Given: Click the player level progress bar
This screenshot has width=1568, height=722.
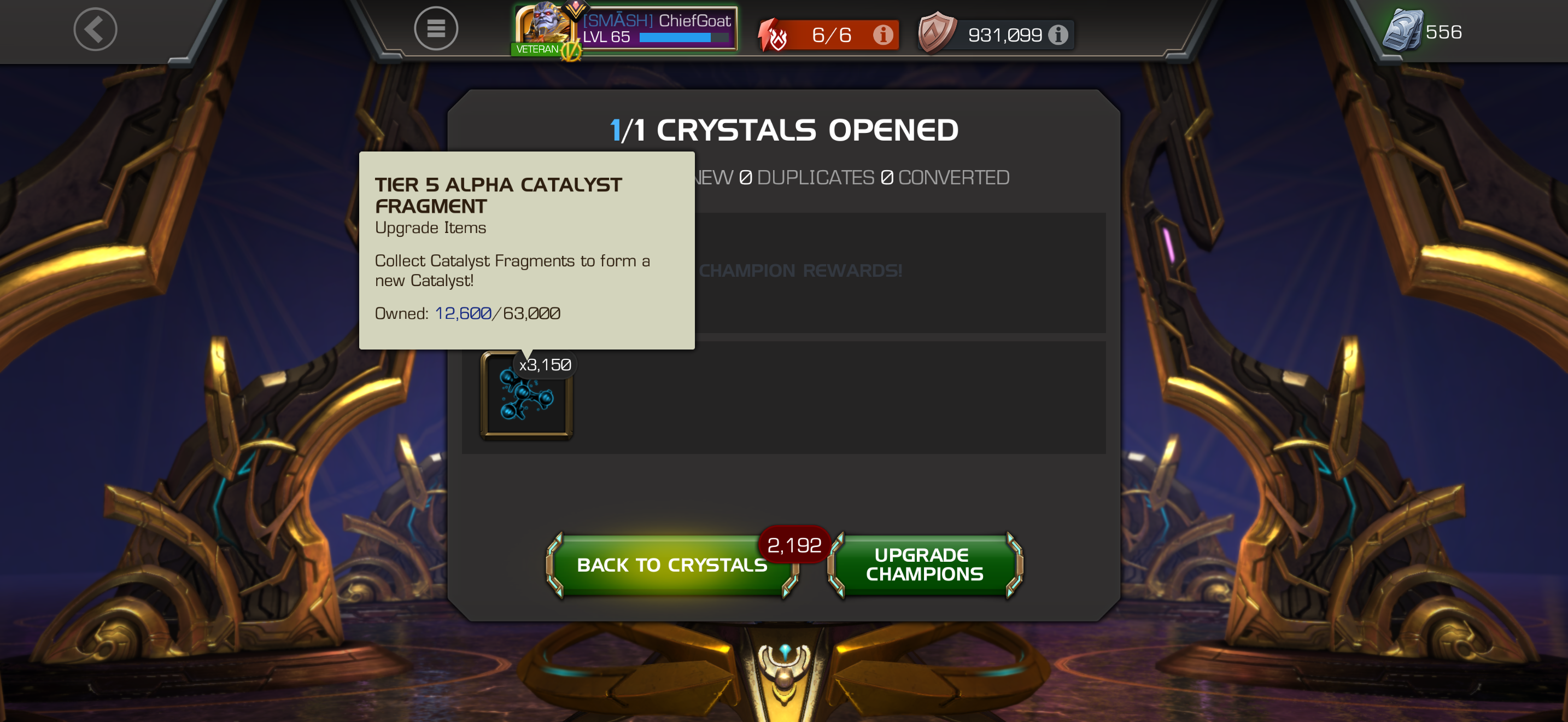Looking at the screenshot, I should (685, 38).
